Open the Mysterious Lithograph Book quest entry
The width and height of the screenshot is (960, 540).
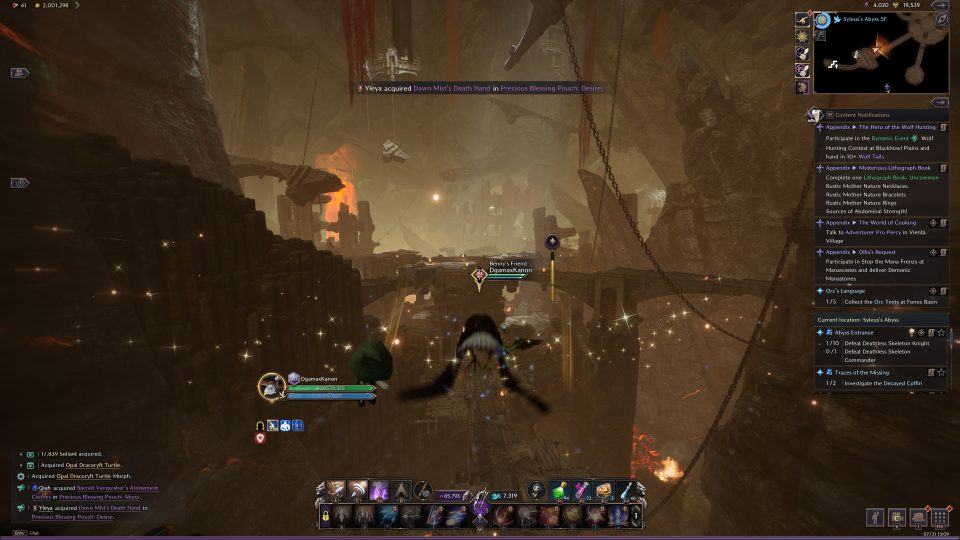coord(880,168)
